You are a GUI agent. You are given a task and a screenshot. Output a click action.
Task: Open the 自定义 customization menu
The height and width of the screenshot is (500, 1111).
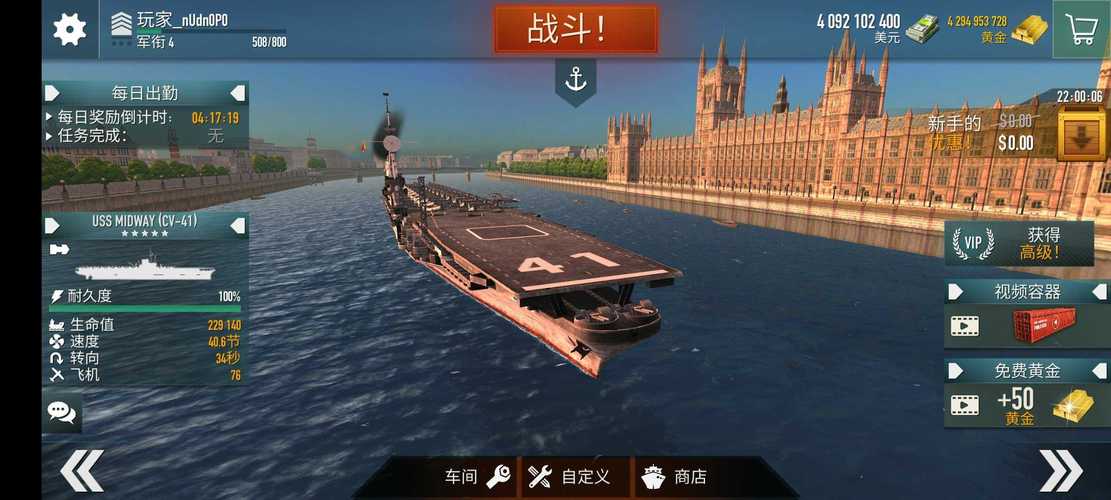point(569,477)
